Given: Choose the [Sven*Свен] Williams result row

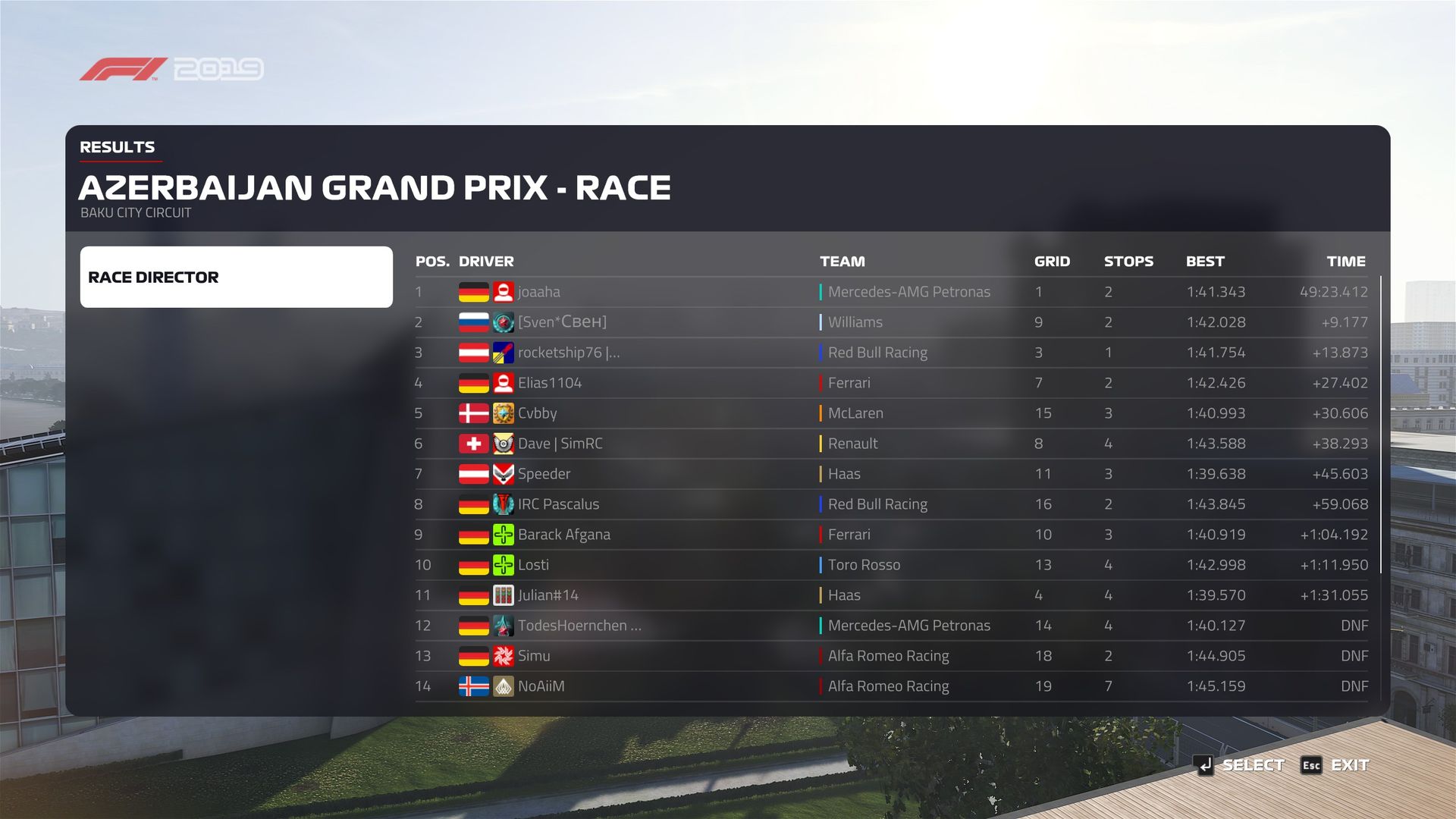Looking at the screenshot, I should (x=891, y=322).
